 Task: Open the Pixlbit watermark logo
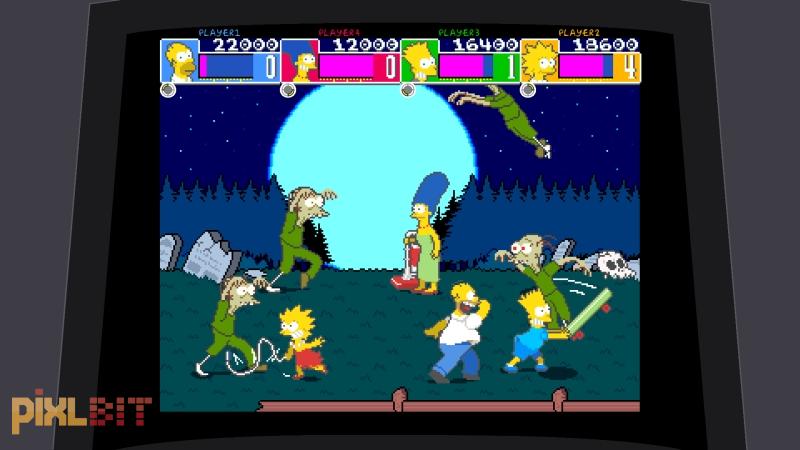81,412
